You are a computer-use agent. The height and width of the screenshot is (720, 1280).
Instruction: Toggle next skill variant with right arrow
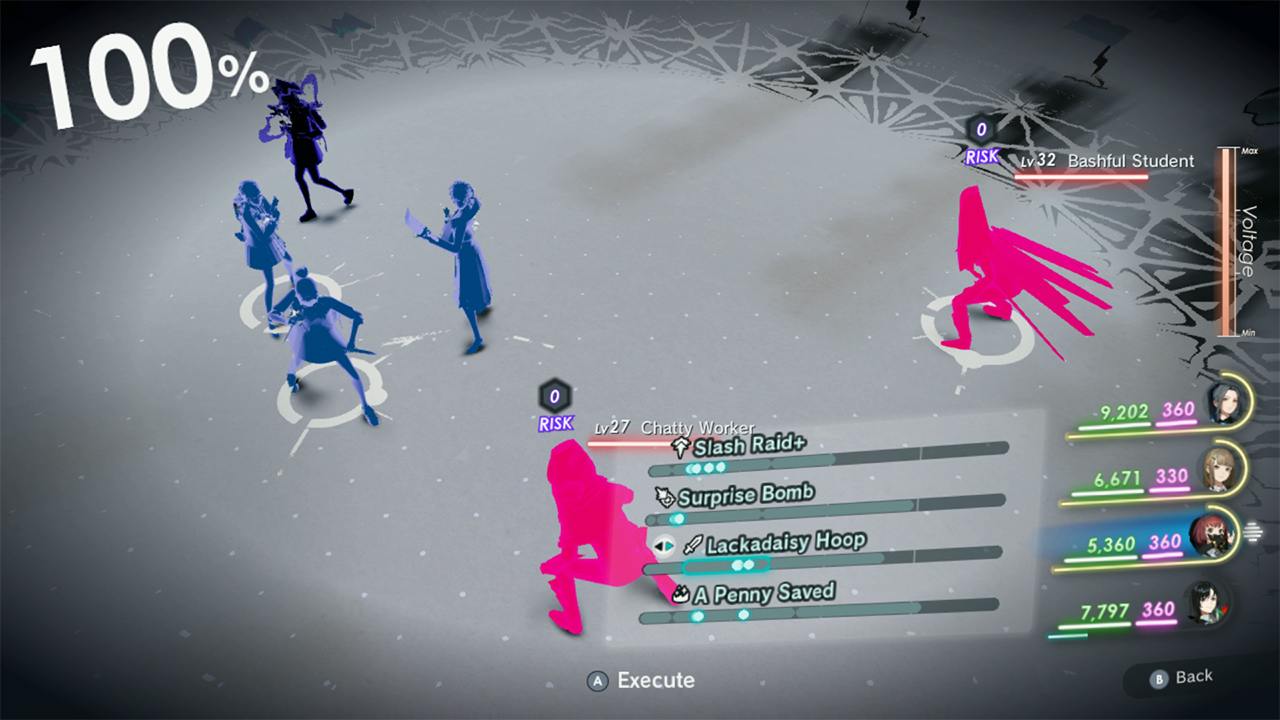pyautogui.click(x=668, y=546)
